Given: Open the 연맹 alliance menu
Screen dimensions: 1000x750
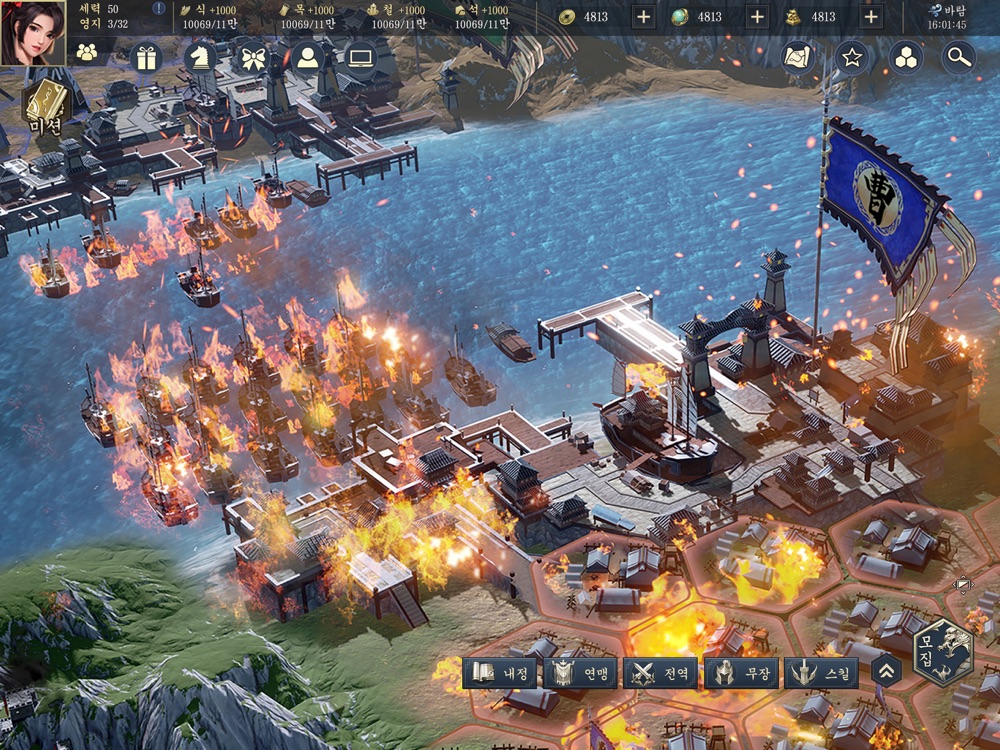Looking at the screenshot, I should tap(580, 673).
